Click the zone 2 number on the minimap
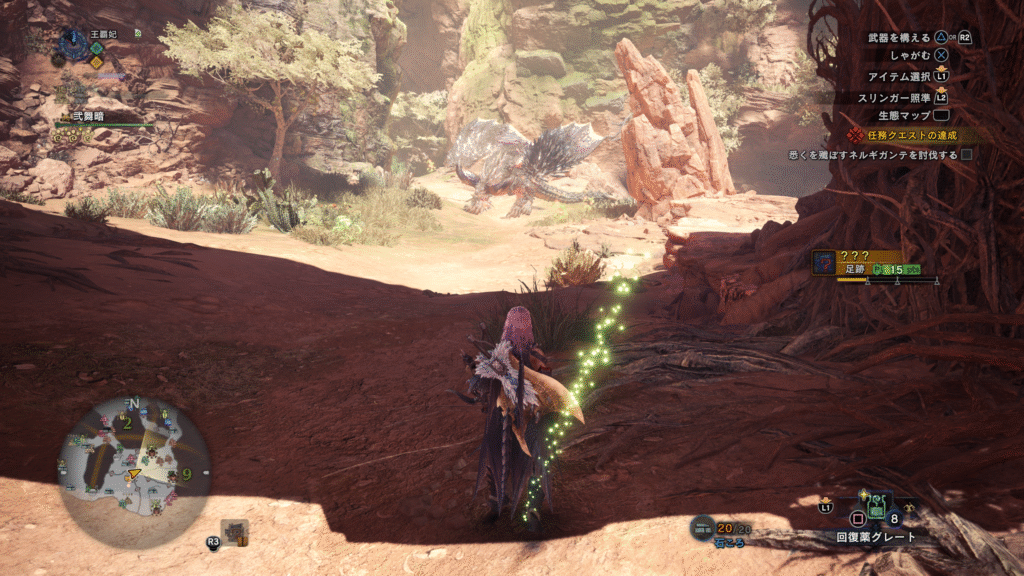This screenshot has height=576, width=1024. (128, 423)
